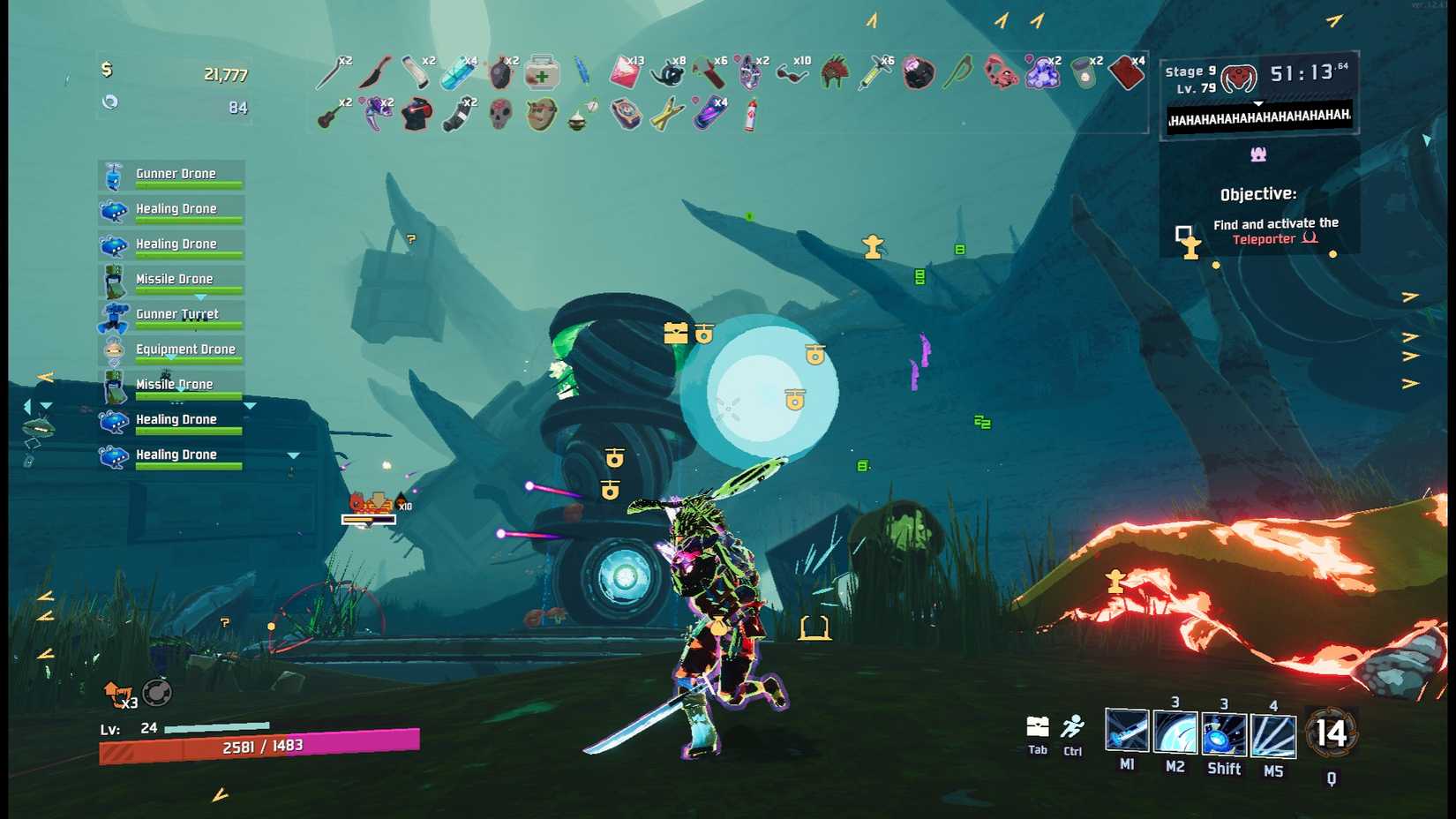Inspect the red cube item with x13 stack

click(625, 73)
